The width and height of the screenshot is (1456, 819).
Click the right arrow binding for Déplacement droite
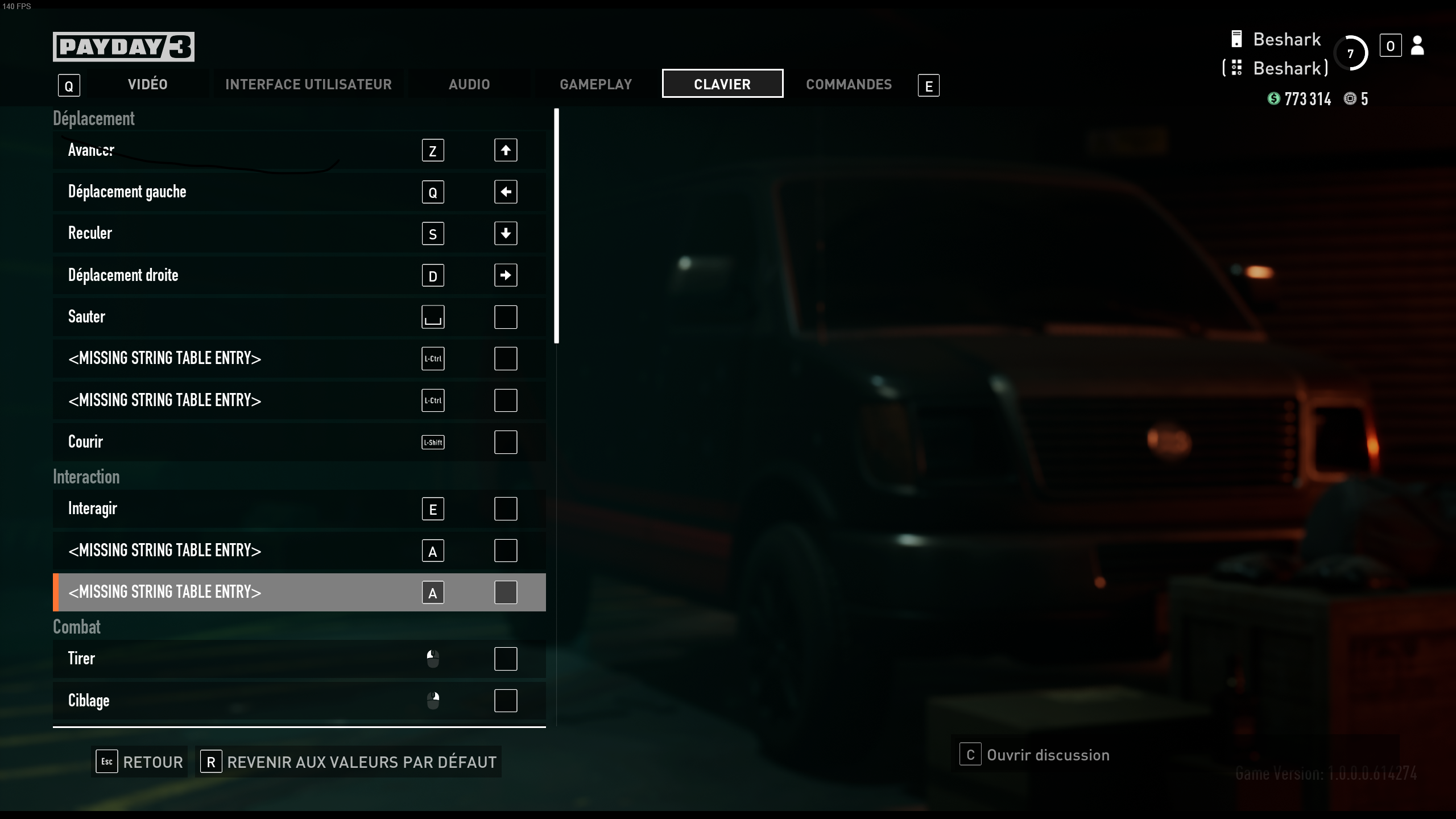pyautogui.click(x=505, y=275)
